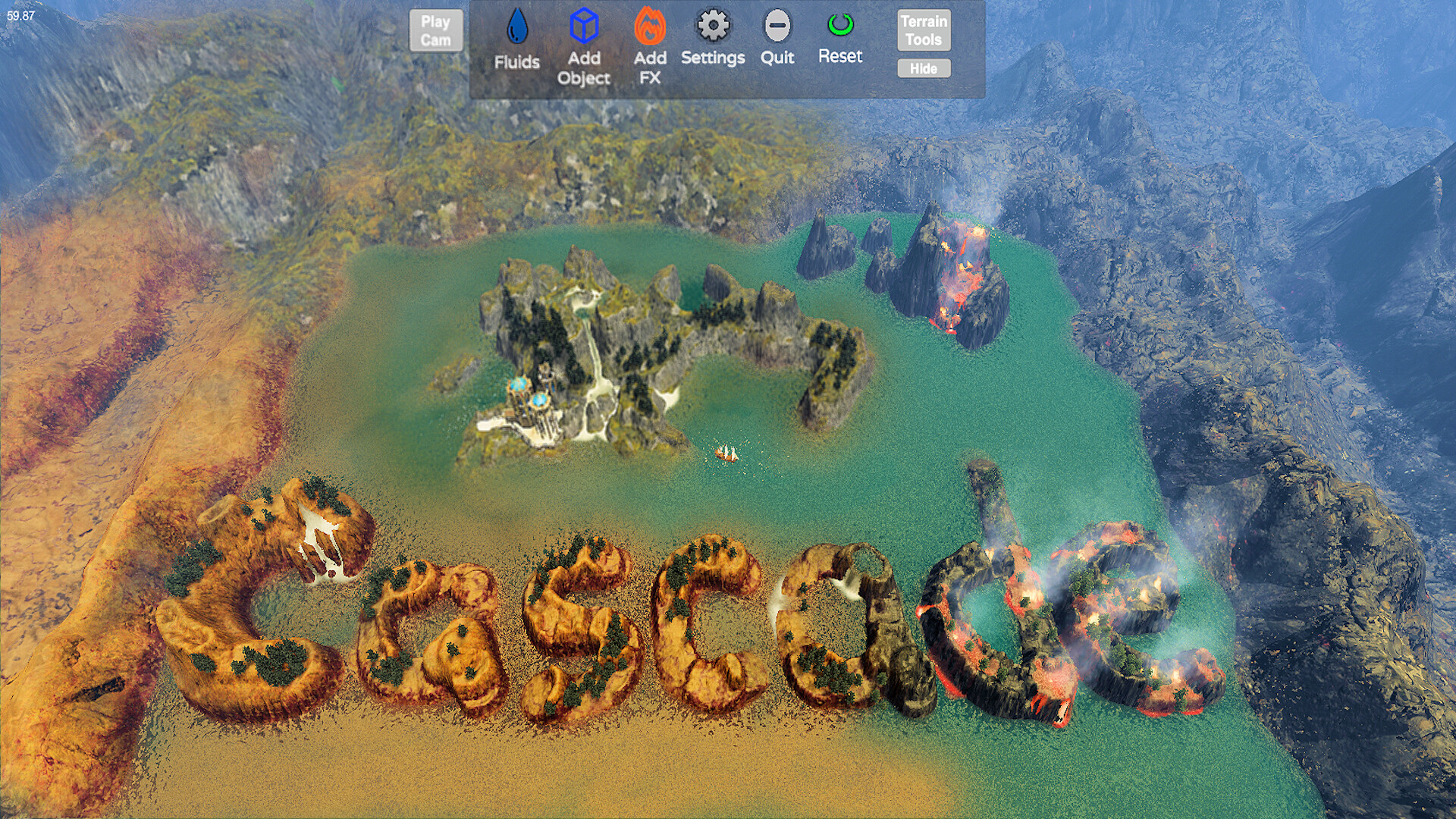Hide the editor toolbar

924,68
